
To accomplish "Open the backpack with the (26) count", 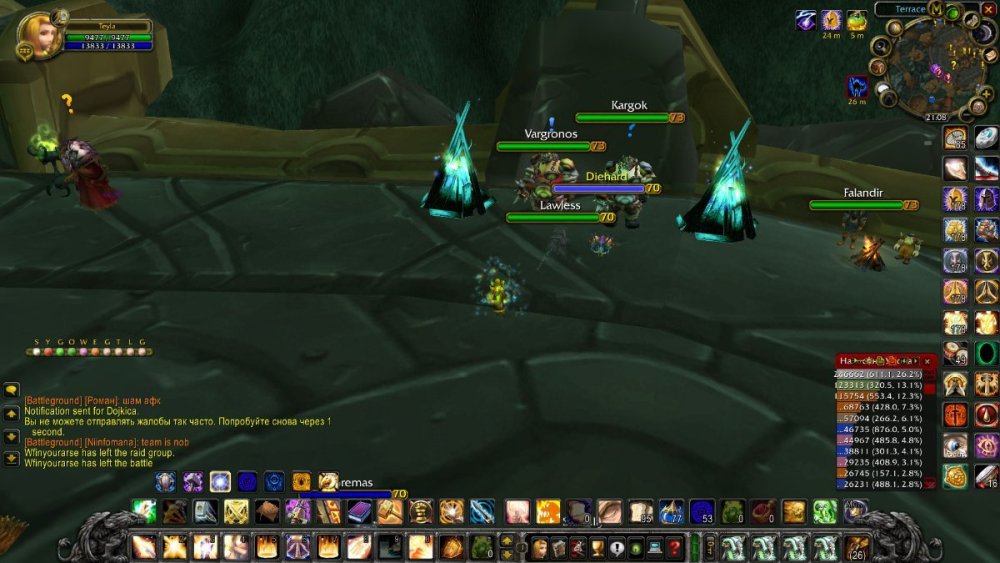I will (x=856, y=548).
